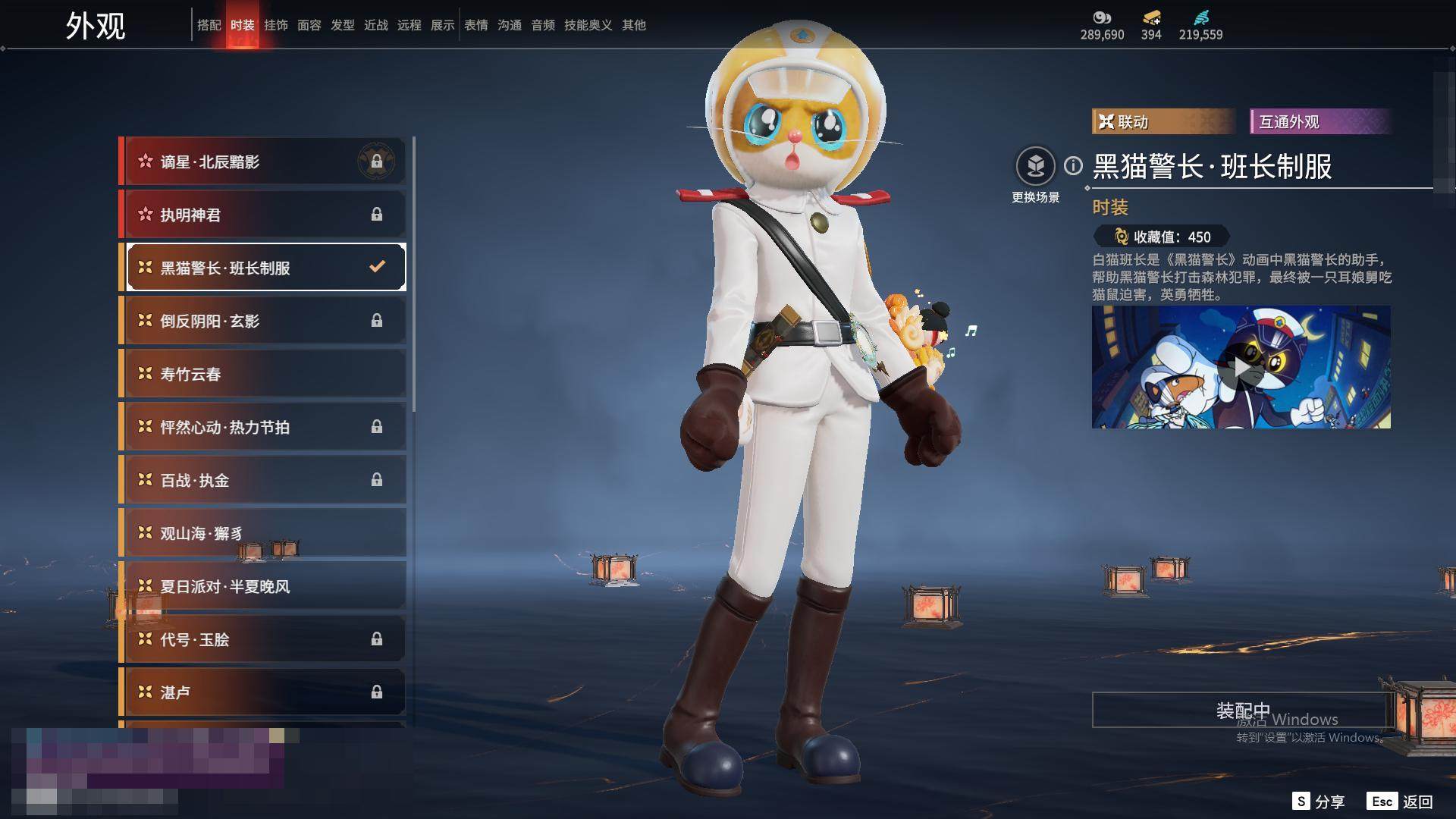Go to the 发型 tab
The height and width of the screenshot is (819, 1456).
[x=342, y=25]
